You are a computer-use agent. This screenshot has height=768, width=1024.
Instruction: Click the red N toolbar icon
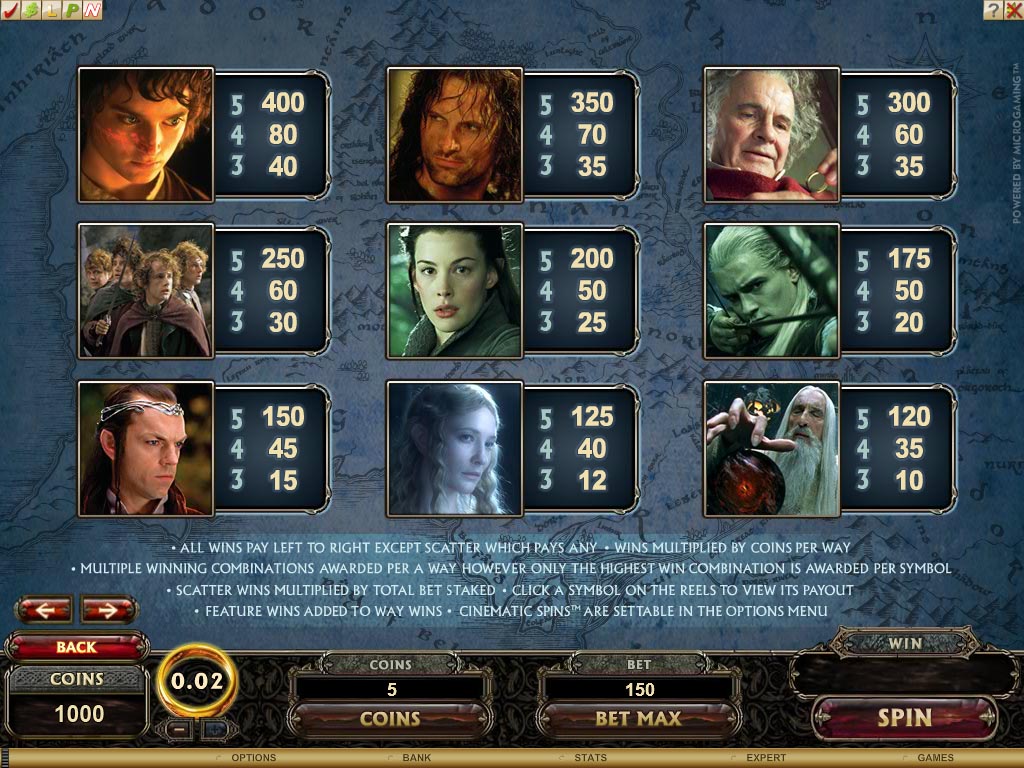(91, 10)
